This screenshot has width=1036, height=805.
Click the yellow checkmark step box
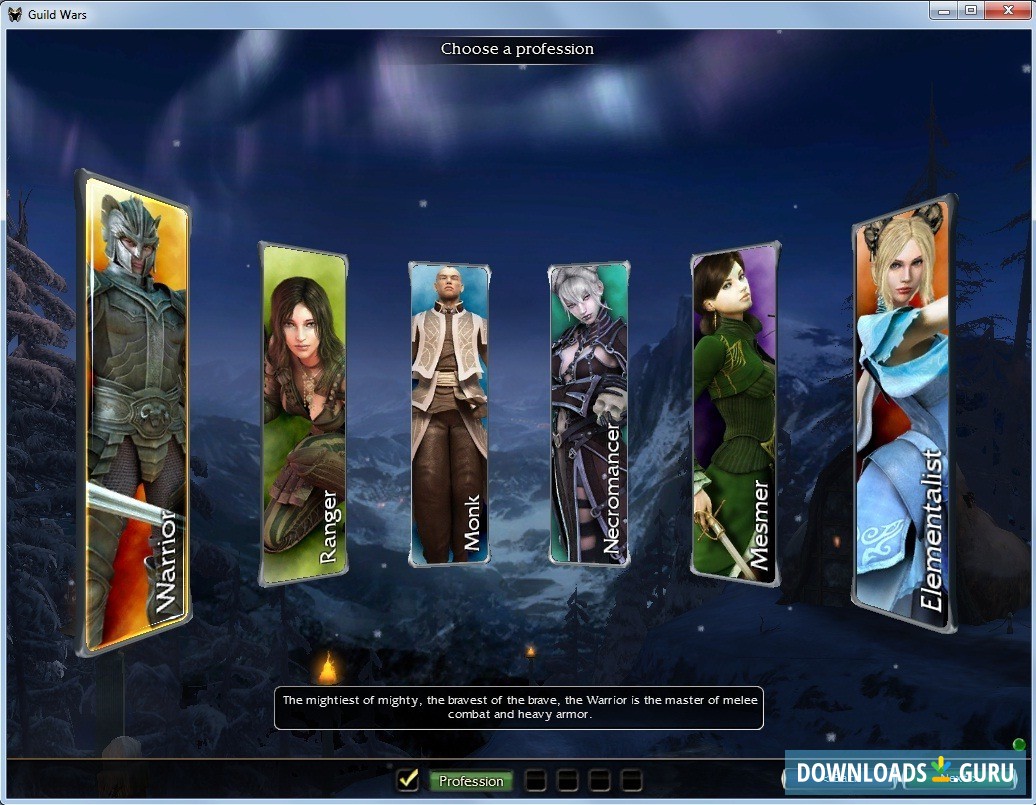[407, 780]
